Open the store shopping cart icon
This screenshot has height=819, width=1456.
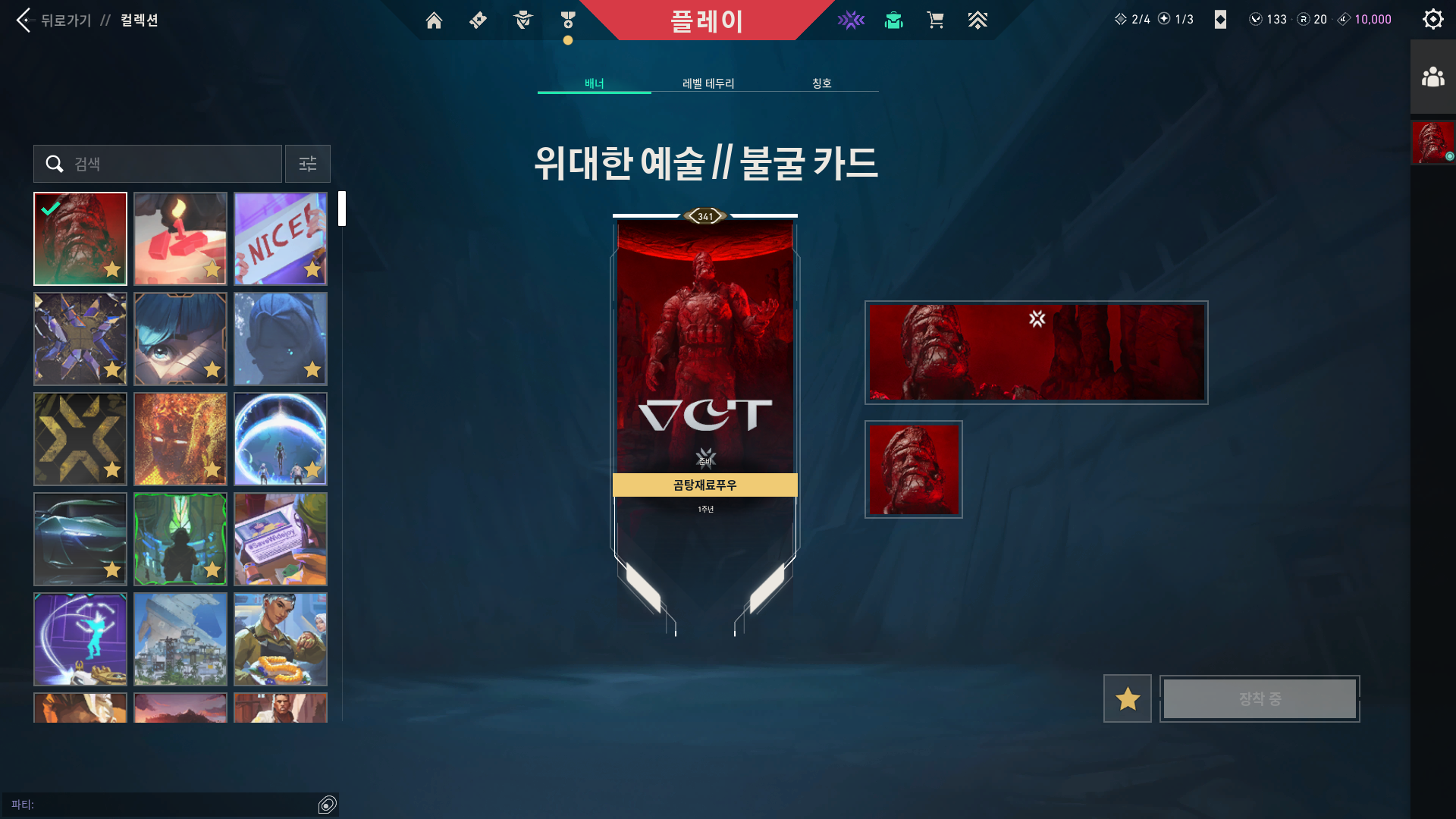click(x=936, y=20)
